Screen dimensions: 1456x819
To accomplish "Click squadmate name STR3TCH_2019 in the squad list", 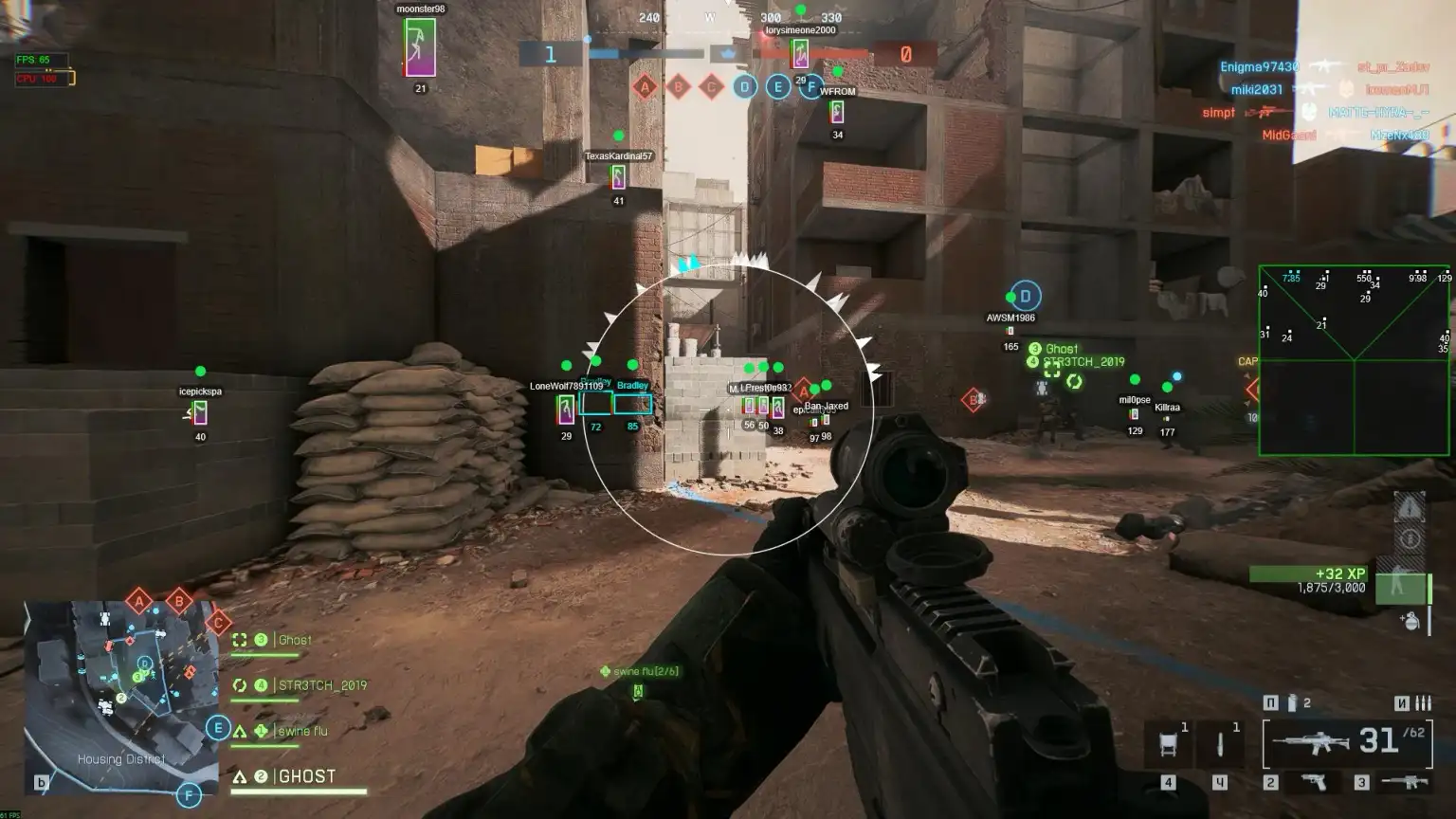I will [x=322, y=684].
